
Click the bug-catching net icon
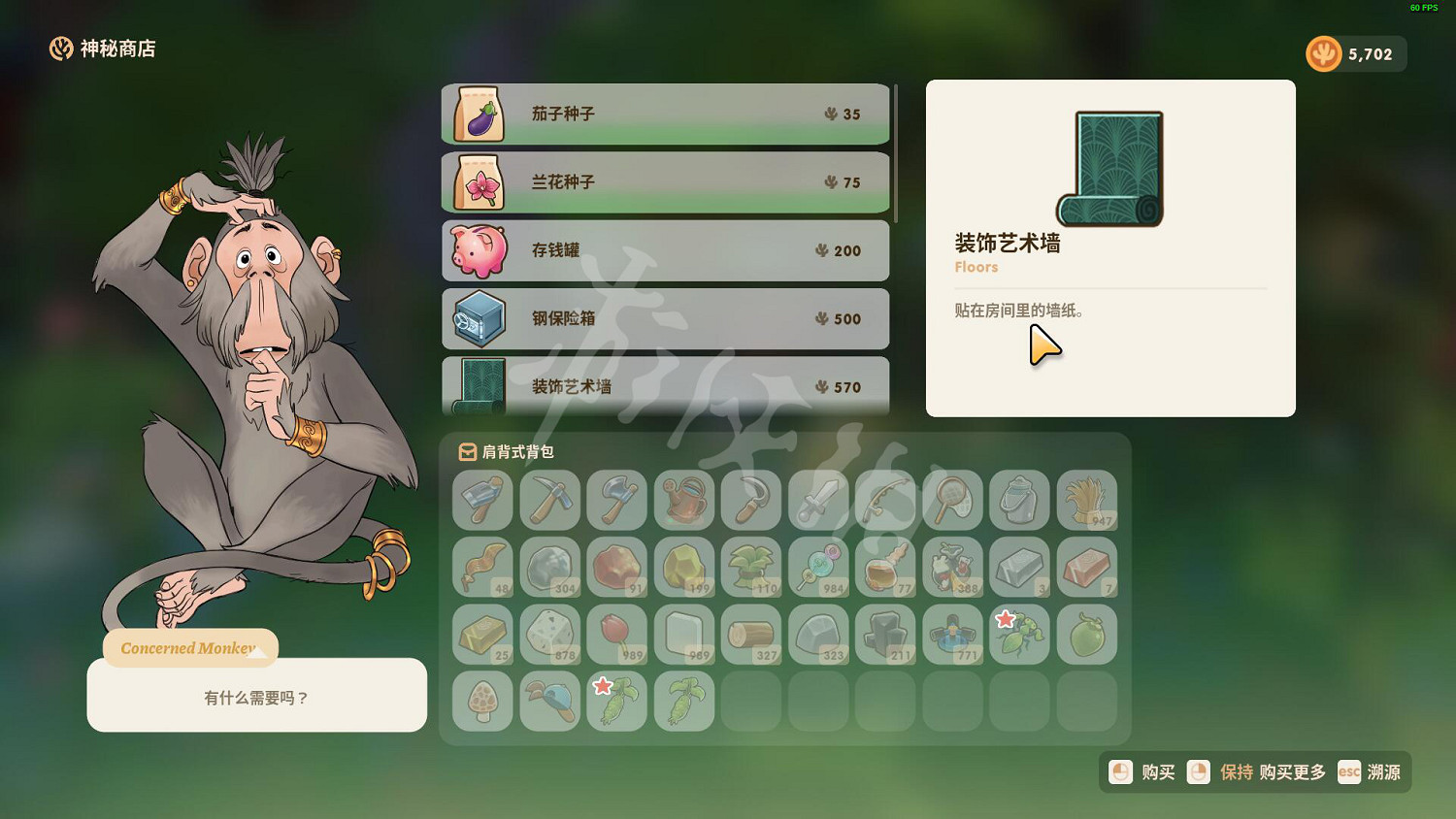tap(952, 502)
